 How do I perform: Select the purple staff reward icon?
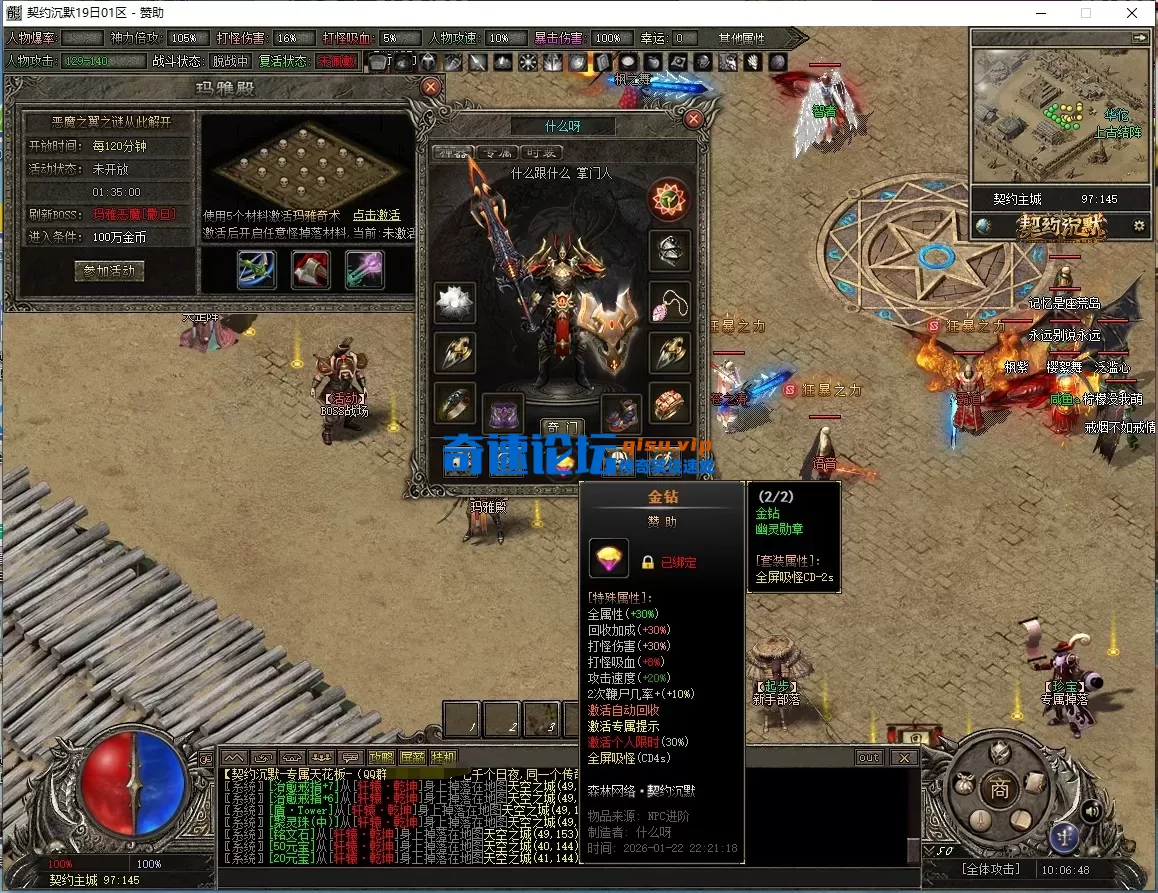(x=364, y=270)
